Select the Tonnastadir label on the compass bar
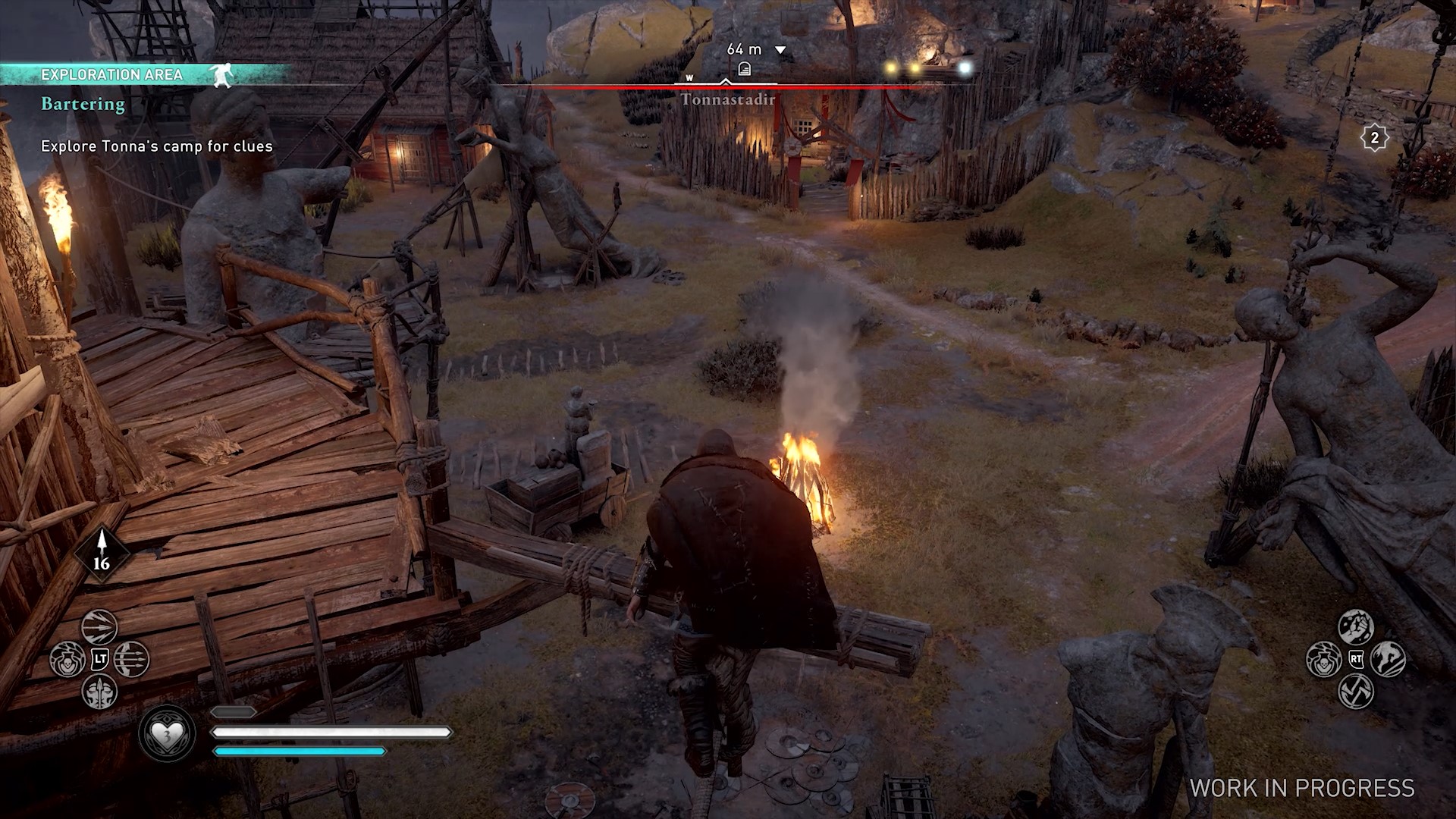Image resolution: width=1456 pixels, height=819 pixels. [727, 99]
